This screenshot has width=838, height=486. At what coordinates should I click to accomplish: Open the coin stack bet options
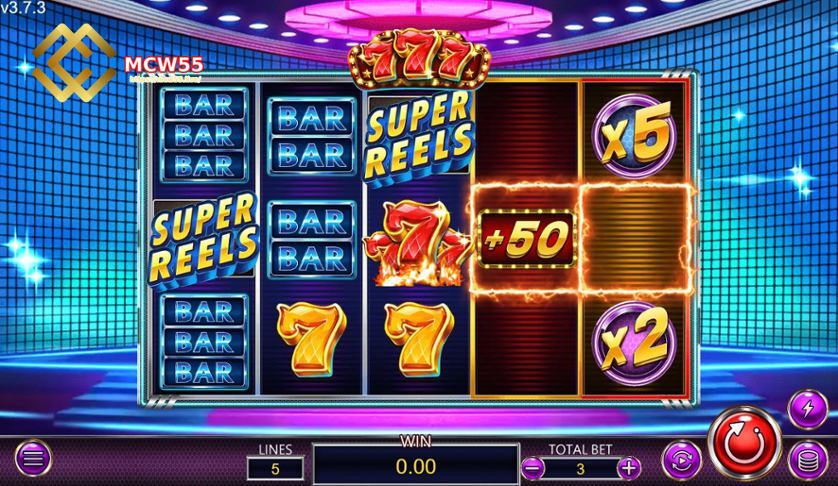tap(805, 461)
